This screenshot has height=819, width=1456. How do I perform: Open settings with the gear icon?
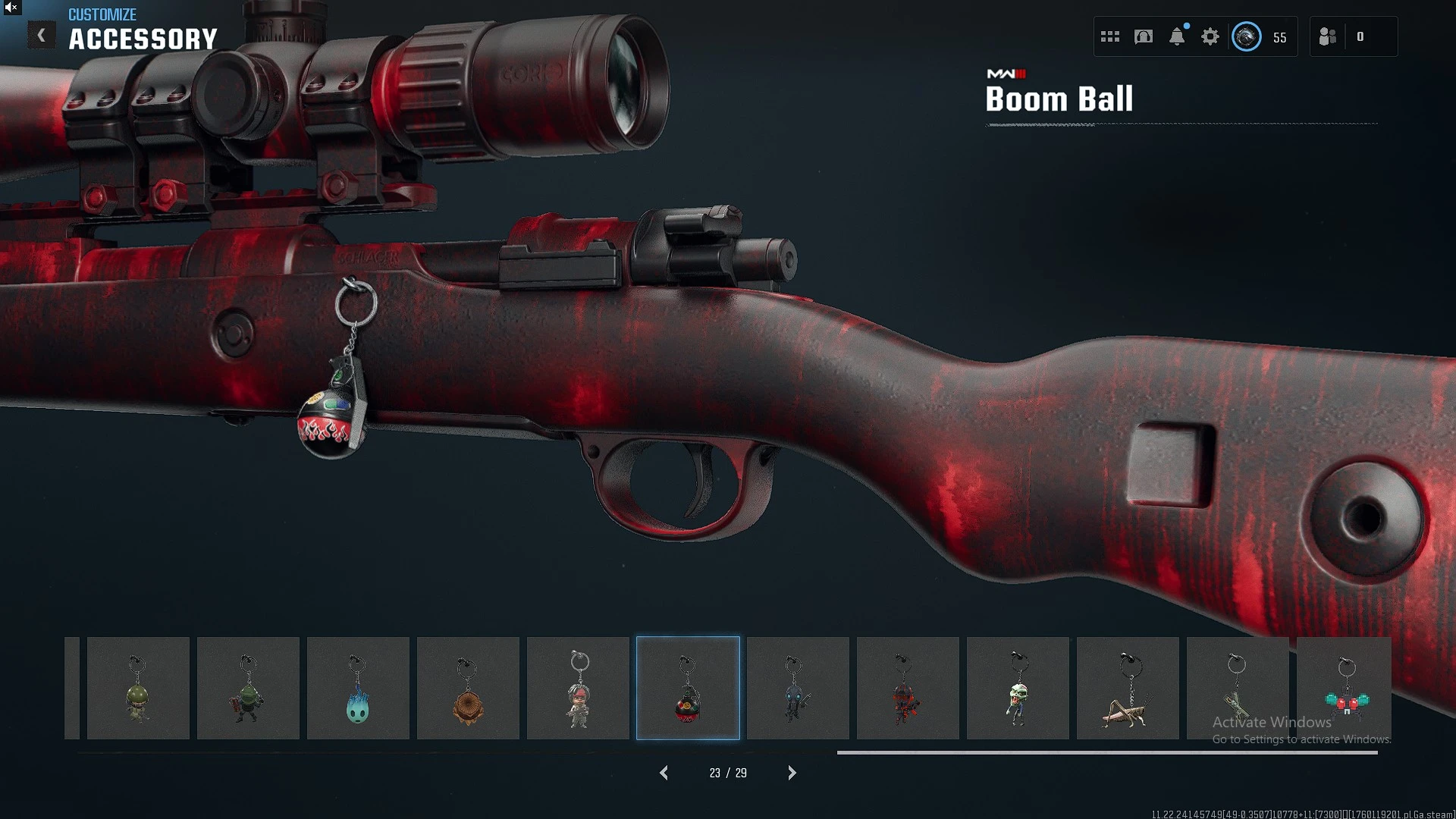[x=1210, y=36]
